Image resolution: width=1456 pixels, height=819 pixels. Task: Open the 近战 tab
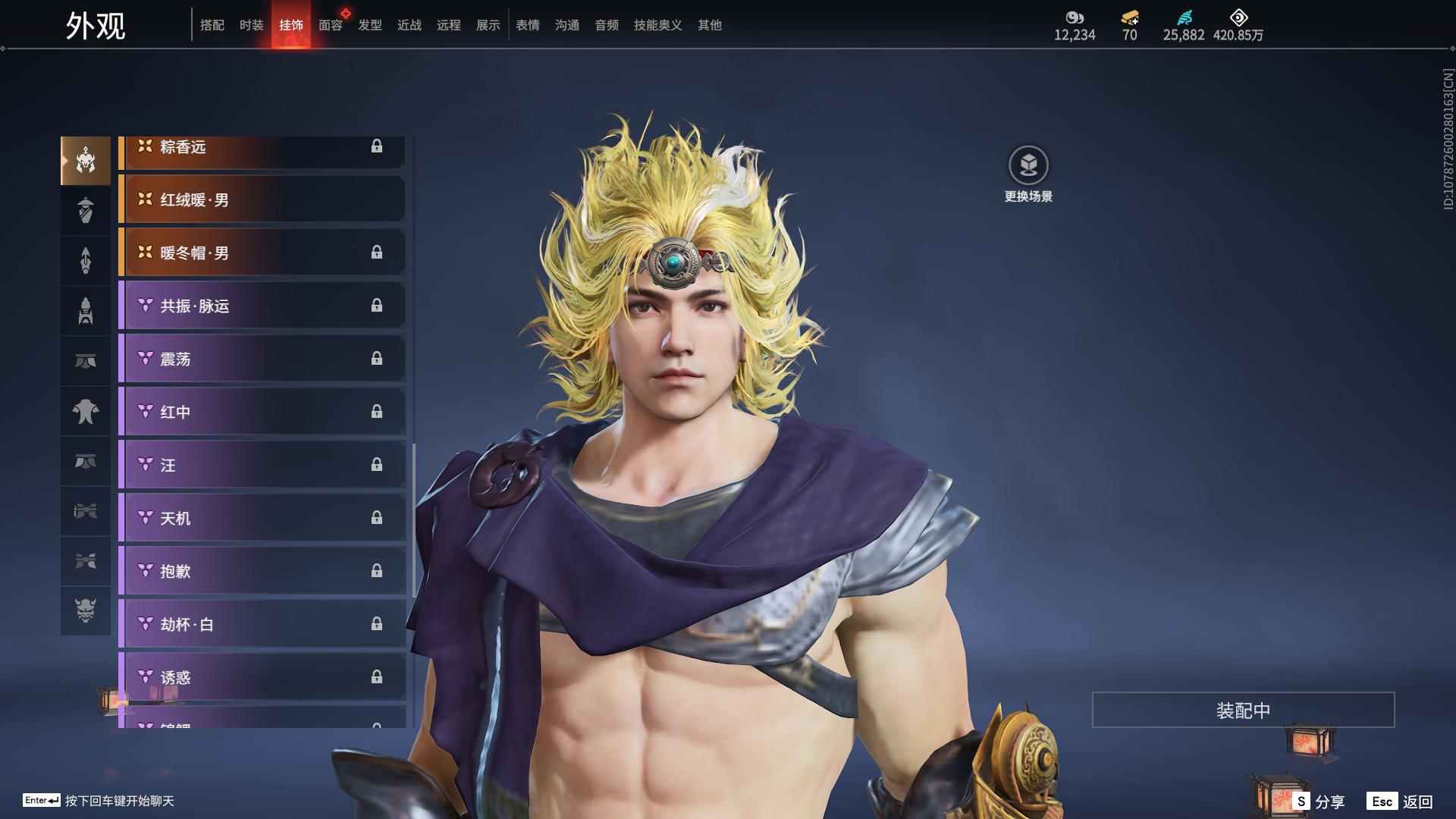(409, 25)
